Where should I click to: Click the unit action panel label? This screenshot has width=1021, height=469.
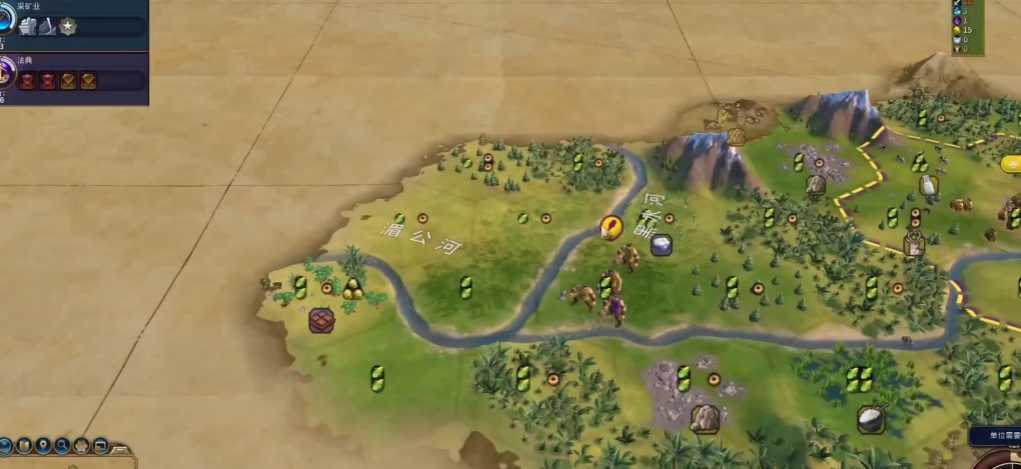tap(996, 436)
